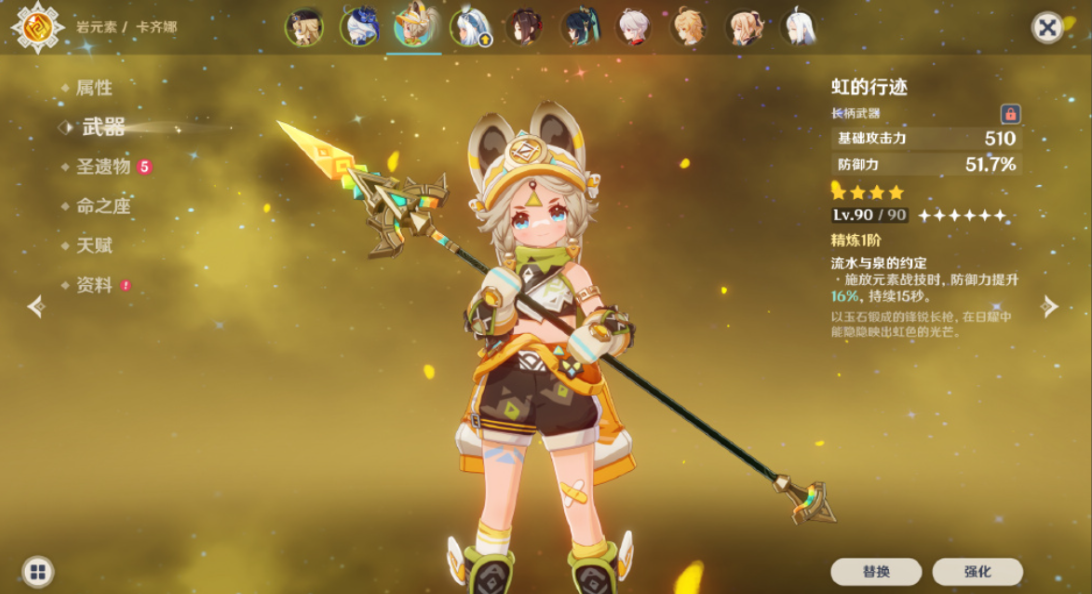1092x594 pixels.
Task: Click the 强化 enhance weapon button
Action: pos(977,572)
